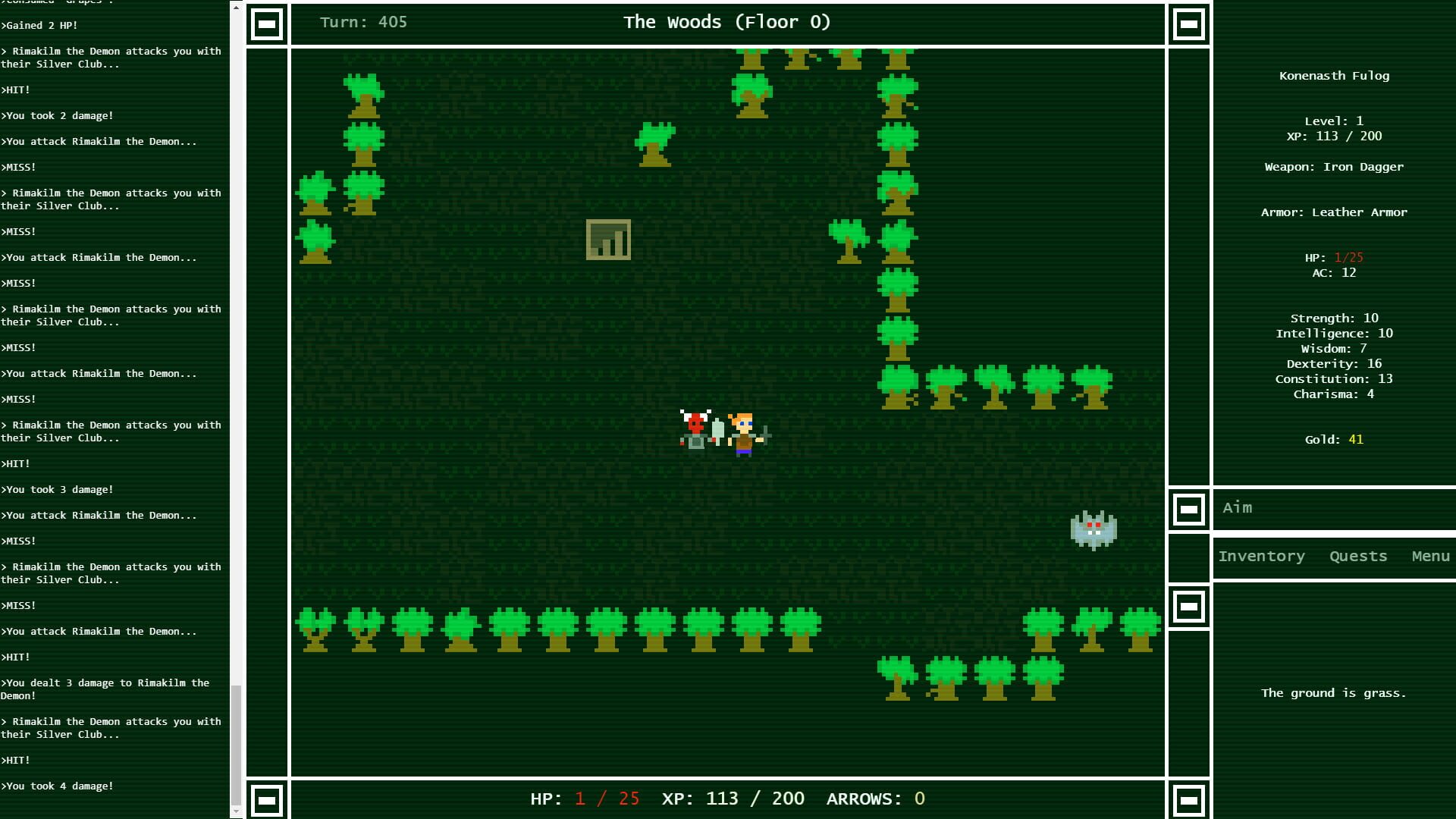Click the wooden signpost in the clearing
The image size is (1456, 819).
[x=608, y=240]
